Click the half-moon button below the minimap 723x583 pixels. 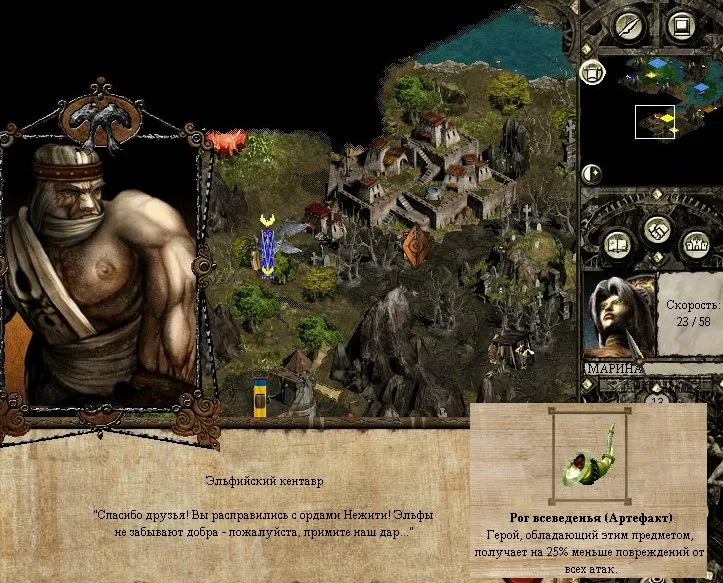(x=591, y=173)
